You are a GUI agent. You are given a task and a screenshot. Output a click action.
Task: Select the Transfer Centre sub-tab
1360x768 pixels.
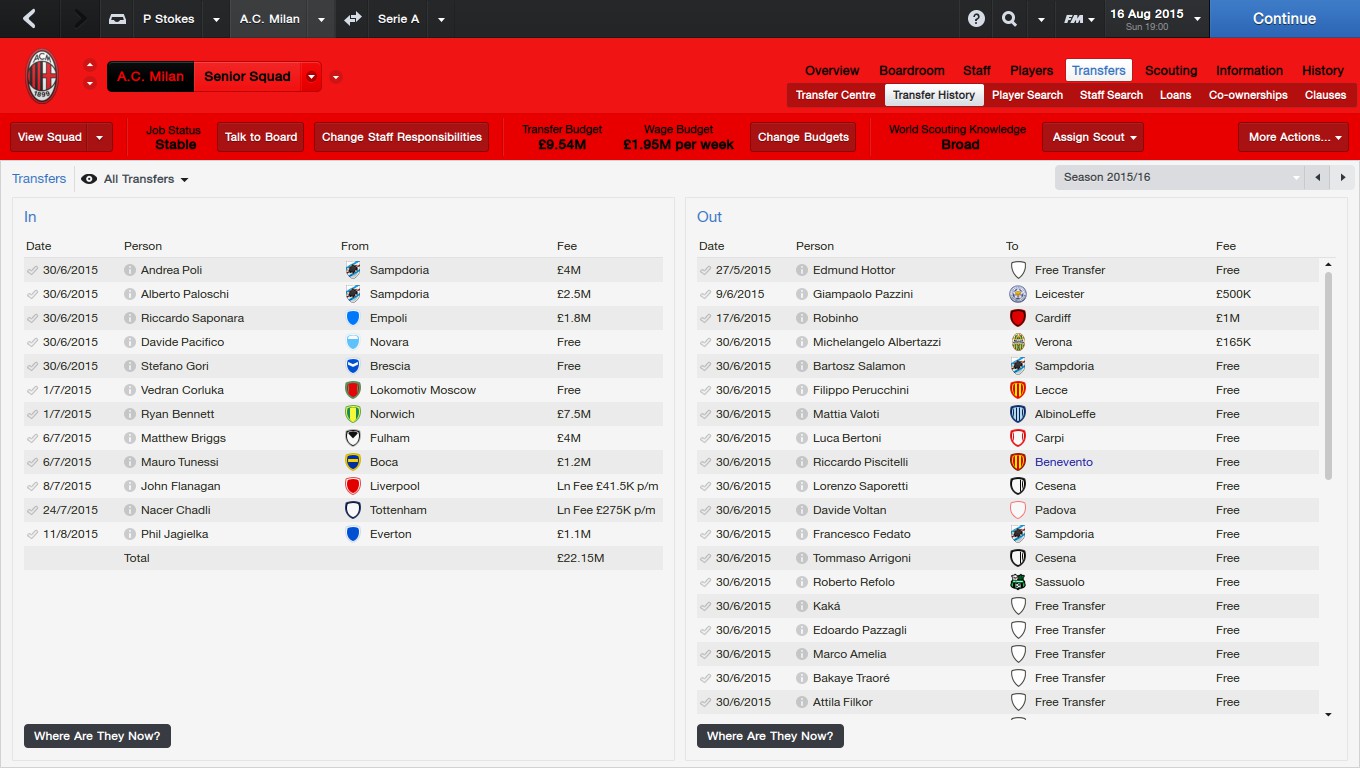pos(835,95)
